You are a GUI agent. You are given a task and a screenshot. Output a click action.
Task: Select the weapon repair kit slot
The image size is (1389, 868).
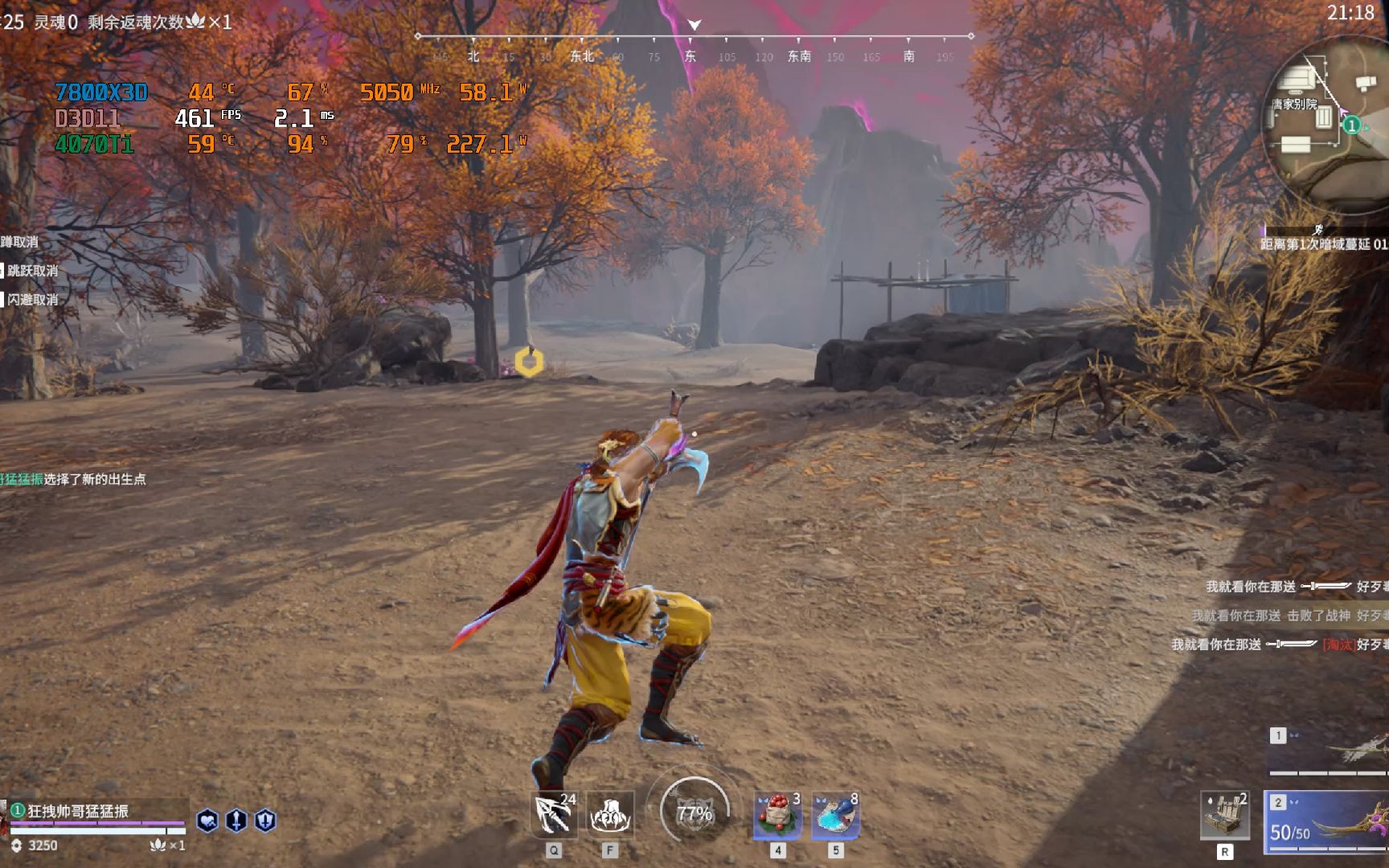click(x=1224, y=815)
